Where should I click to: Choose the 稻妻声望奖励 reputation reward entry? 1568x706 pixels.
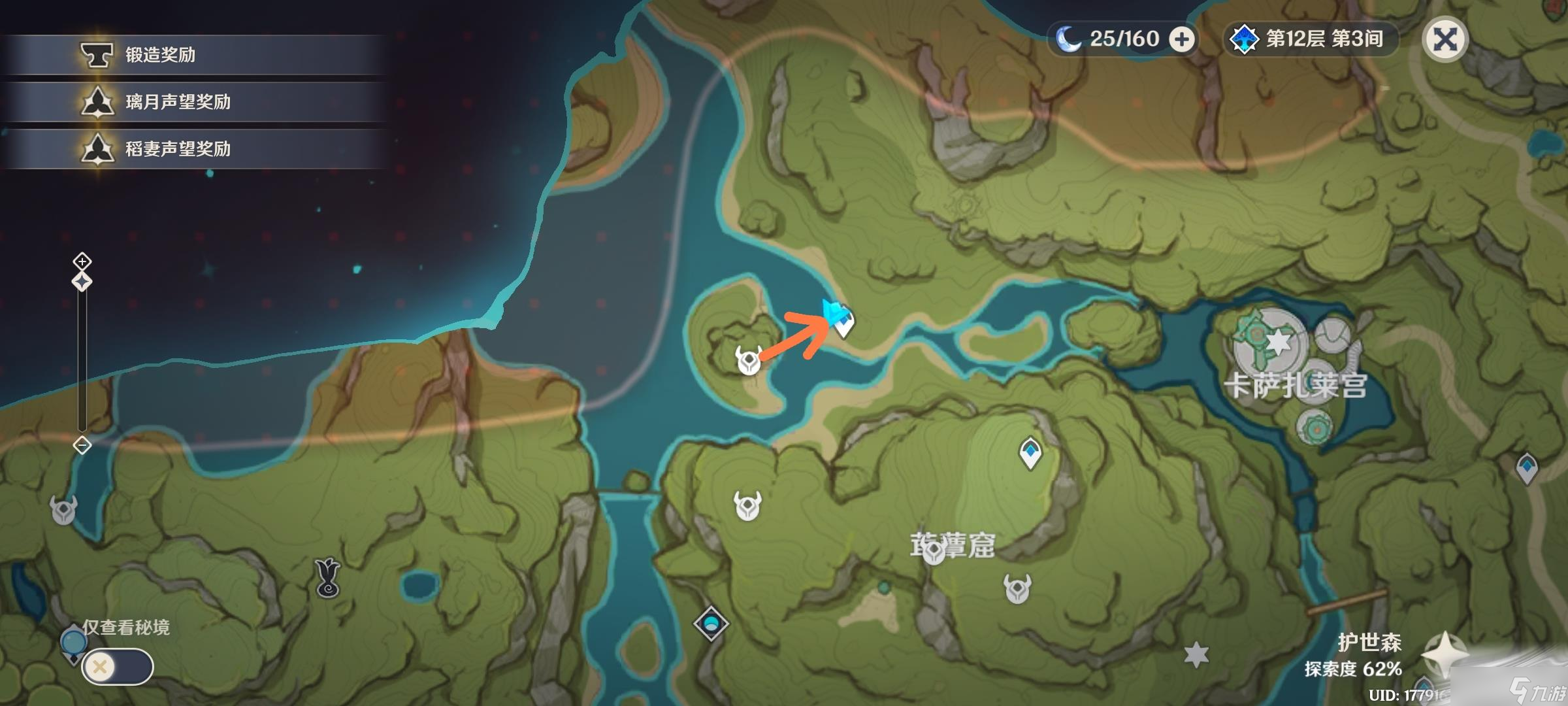click(178, 149)
